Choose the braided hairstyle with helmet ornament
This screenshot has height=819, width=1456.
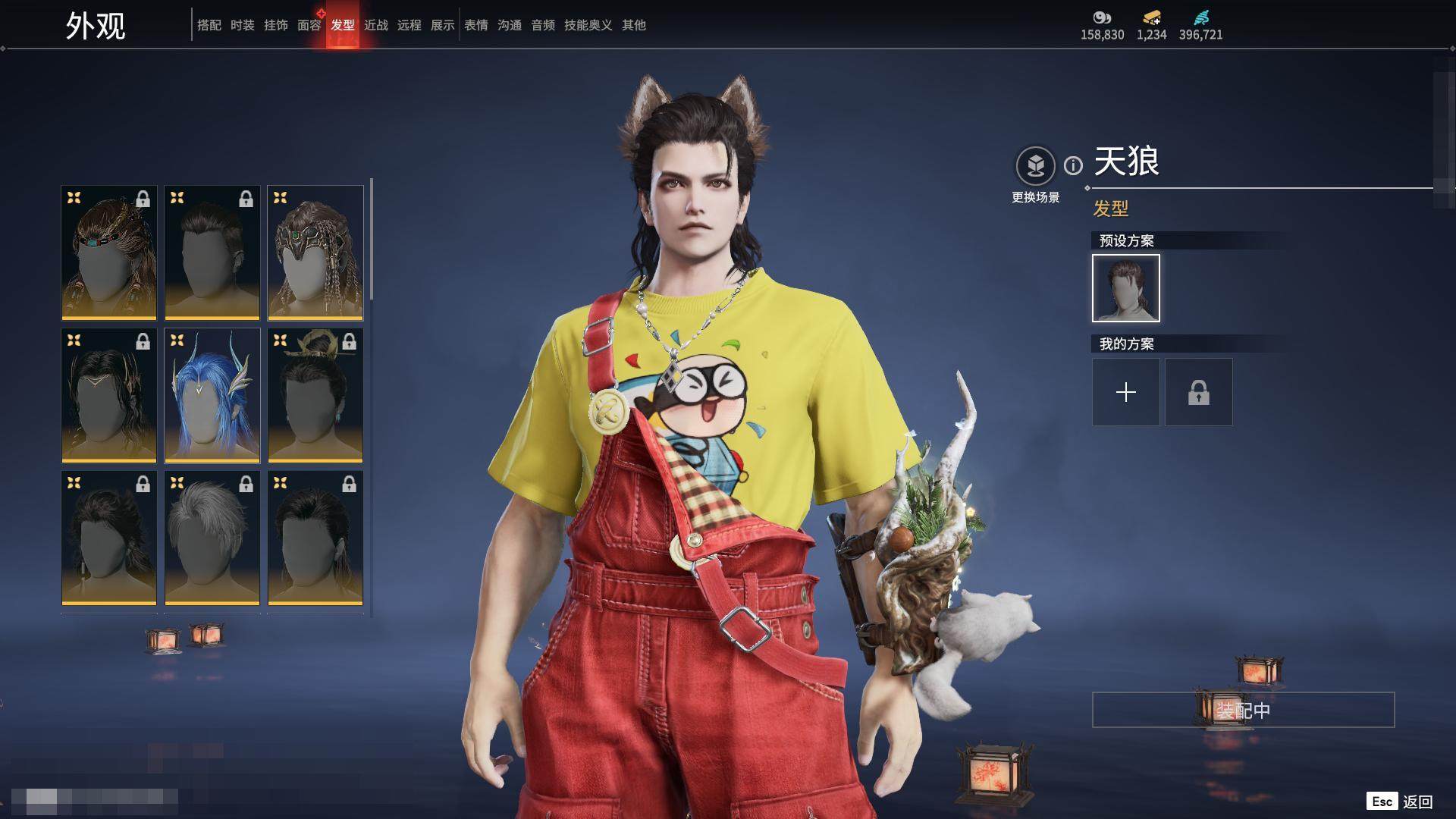(x=315, y=253)
